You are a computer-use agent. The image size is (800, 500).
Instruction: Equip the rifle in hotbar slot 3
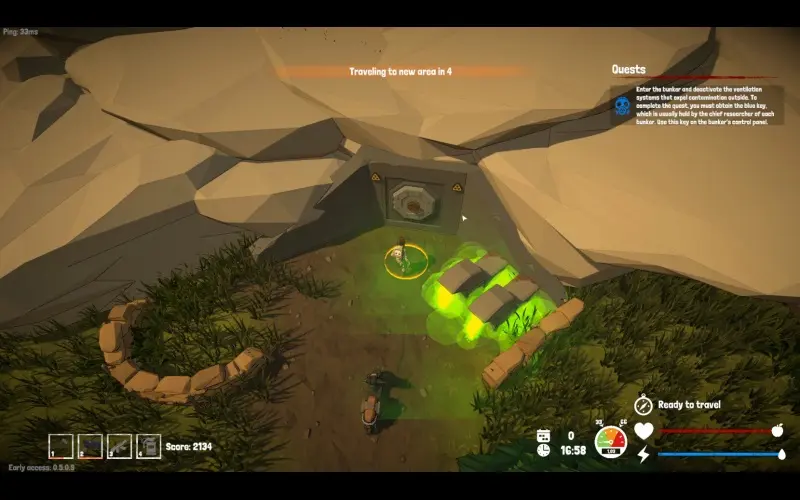click(119, 446)
